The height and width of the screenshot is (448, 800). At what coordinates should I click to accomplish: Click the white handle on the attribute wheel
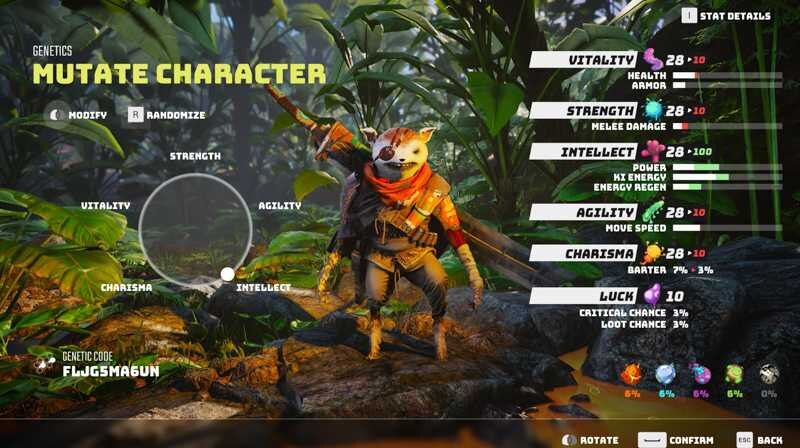[227, 274]
